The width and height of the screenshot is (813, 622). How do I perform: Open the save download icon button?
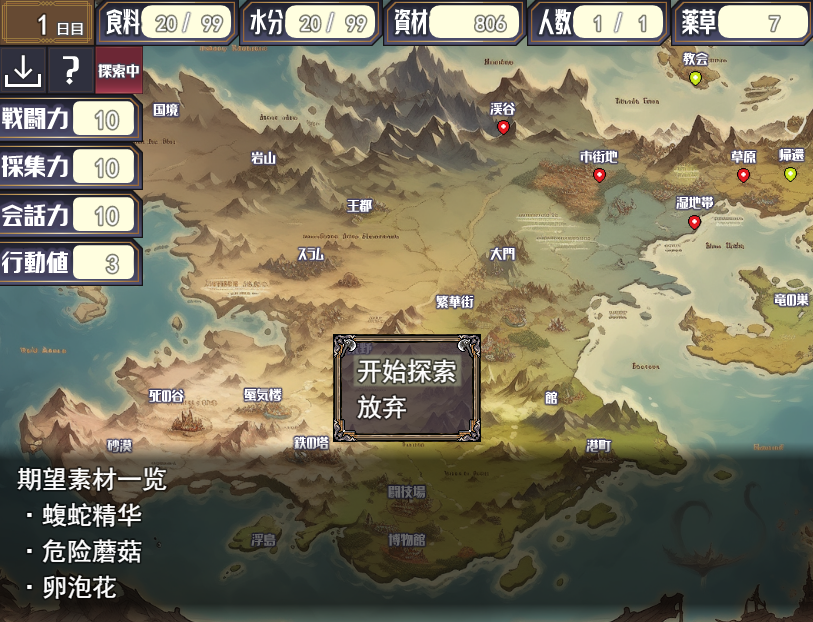[x=23, y=70]
